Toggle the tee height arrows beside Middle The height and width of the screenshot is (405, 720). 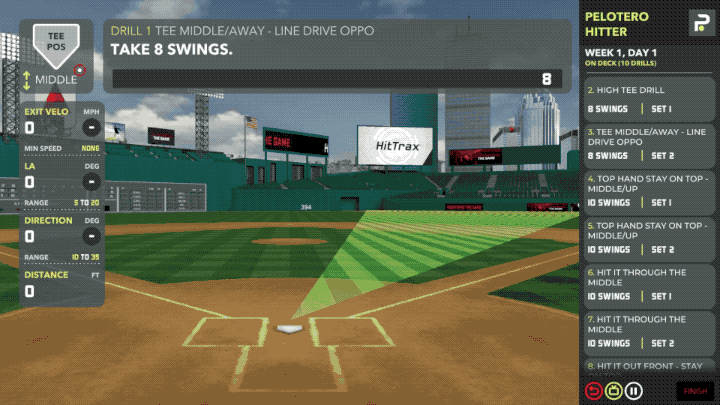[x=27, y=79]
